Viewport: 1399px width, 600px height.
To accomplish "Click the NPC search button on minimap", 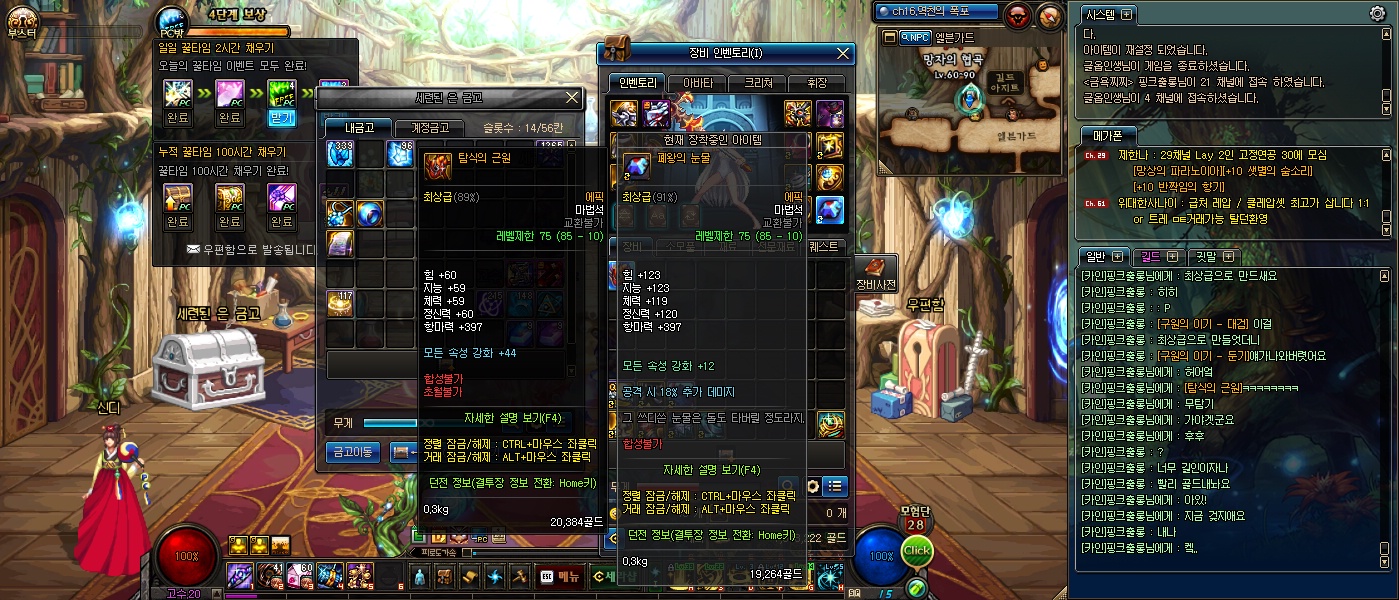I will click(x=914, y=37).
